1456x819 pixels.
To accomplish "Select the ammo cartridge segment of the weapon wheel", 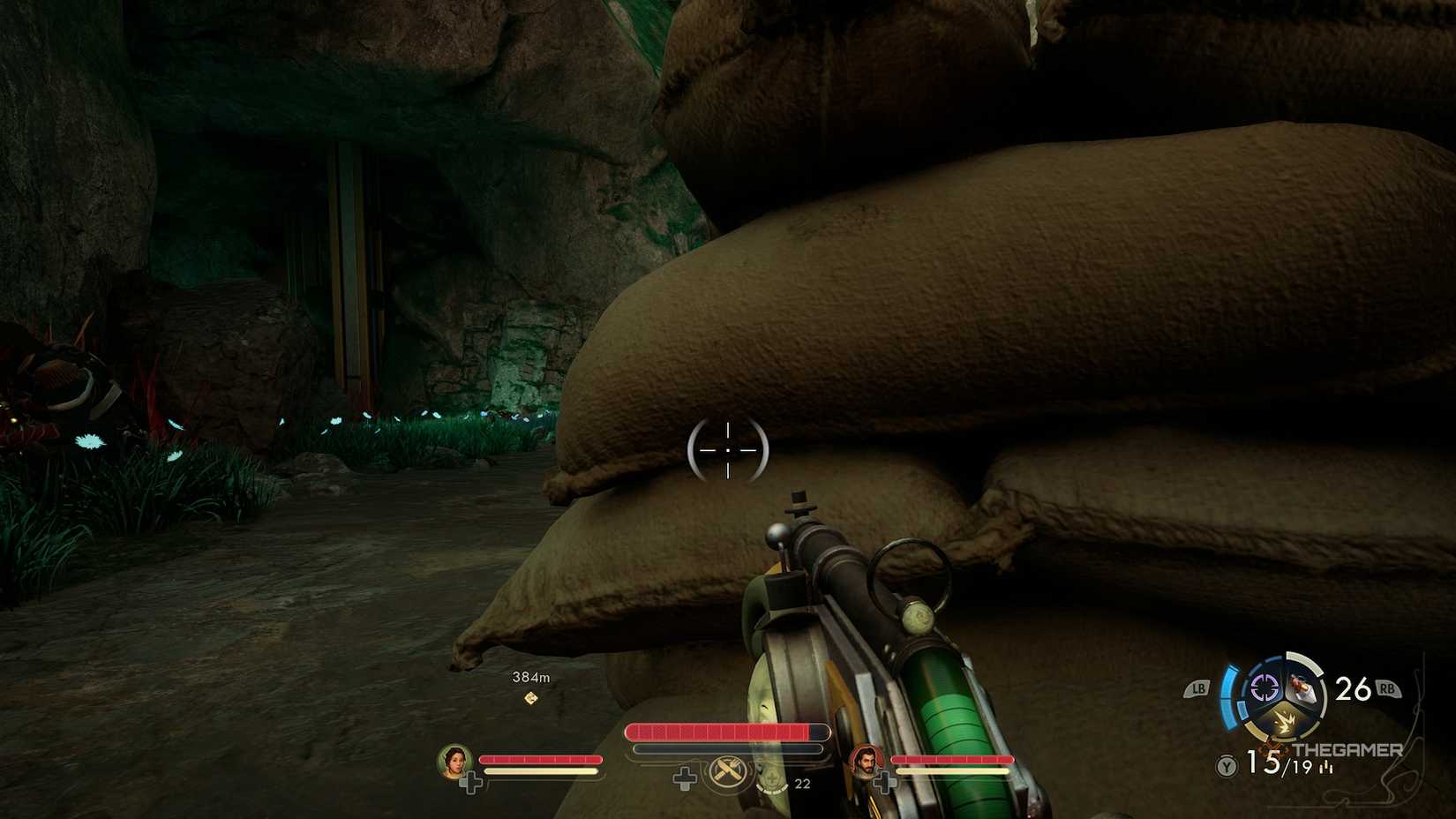I will [x=1303, y=688].
